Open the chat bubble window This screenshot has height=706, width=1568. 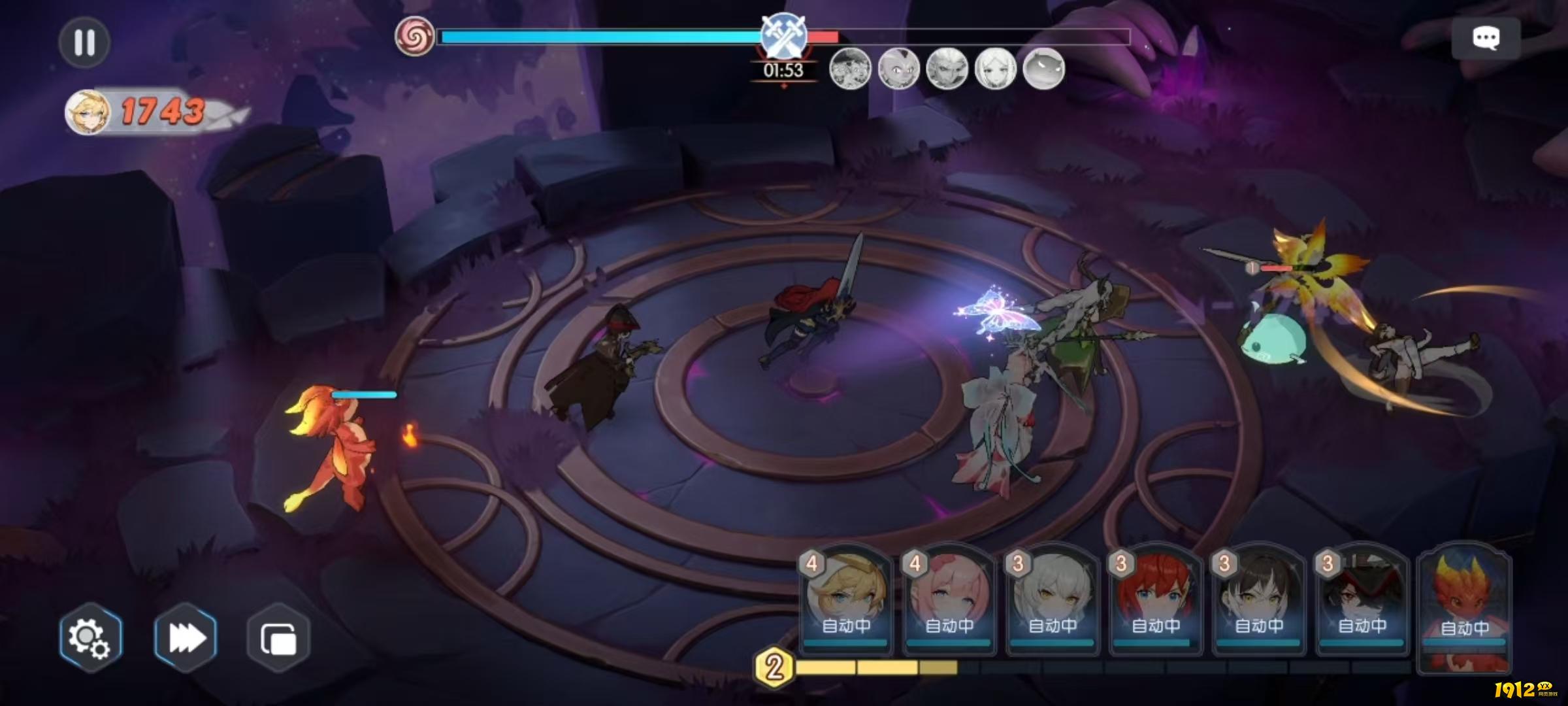point(1485,38)
